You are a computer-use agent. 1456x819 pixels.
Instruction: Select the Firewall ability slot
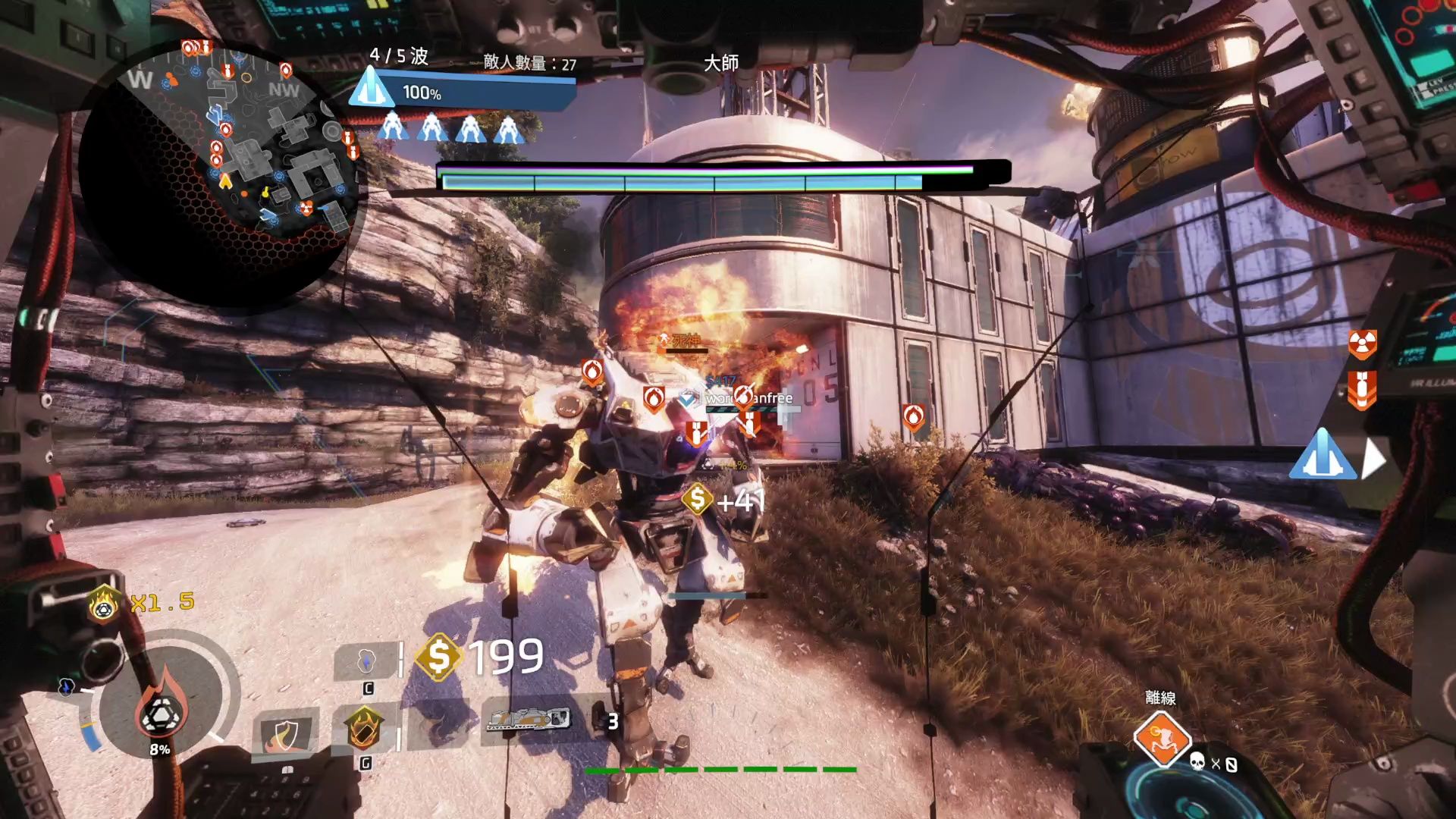click(438, 726)
